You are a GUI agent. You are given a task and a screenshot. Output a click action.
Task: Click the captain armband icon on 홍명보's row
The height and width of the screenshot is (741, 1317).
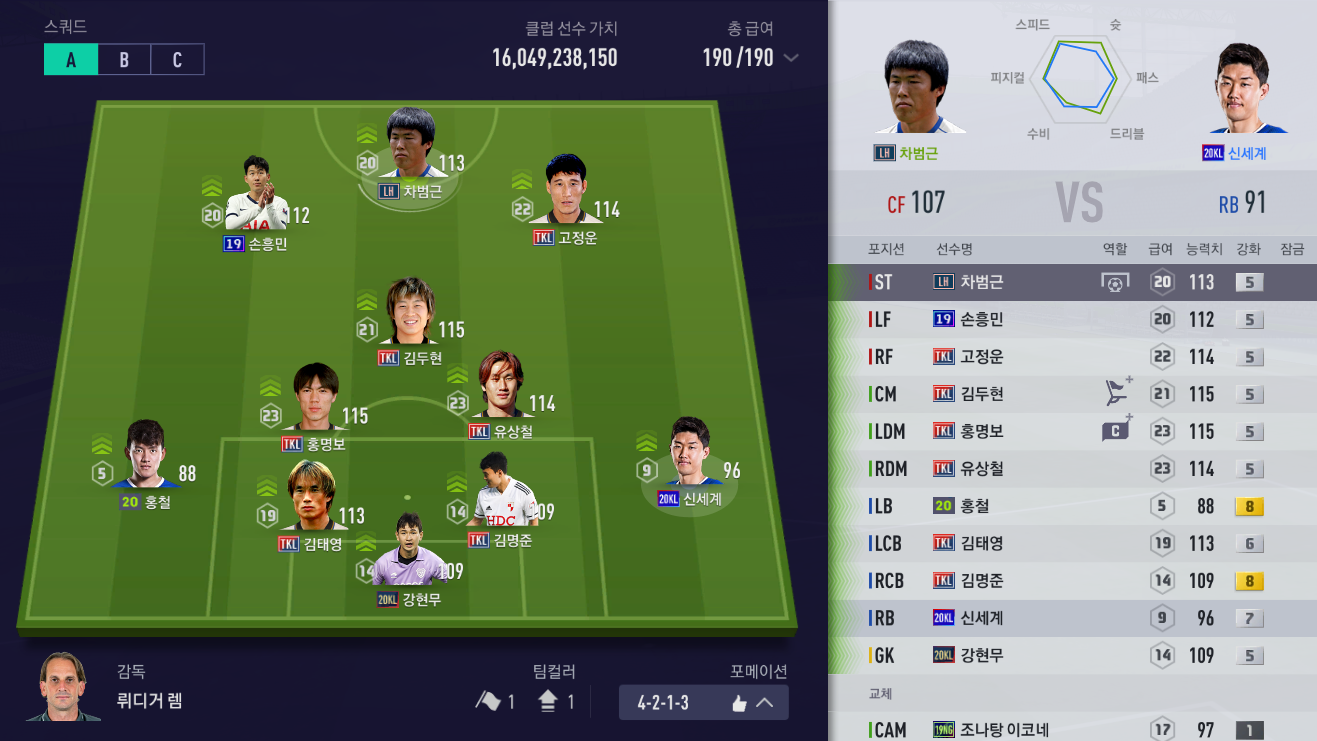click(x=1115, y=430)
